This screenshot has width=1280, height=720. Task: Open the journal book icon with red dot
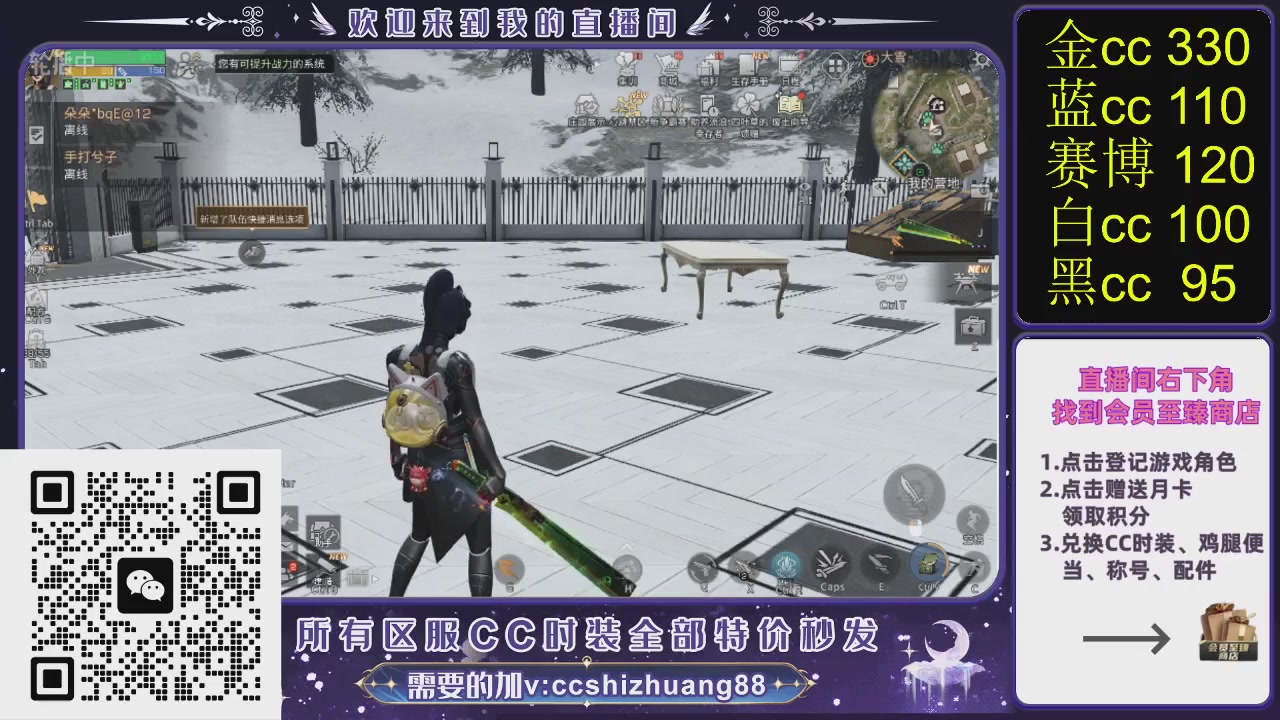click(x=790, y=103)
